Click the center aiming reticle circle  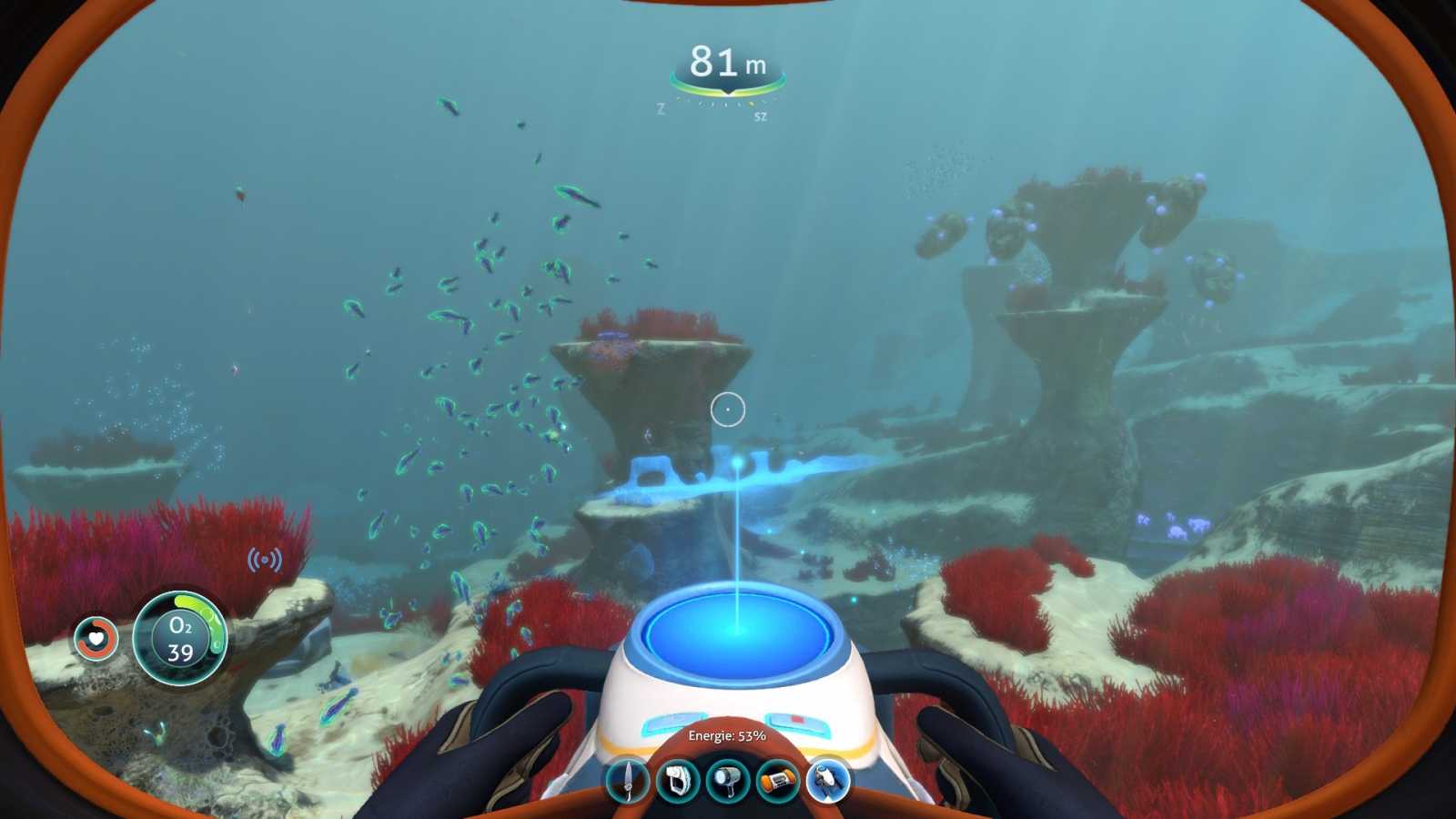coord(729,409)
